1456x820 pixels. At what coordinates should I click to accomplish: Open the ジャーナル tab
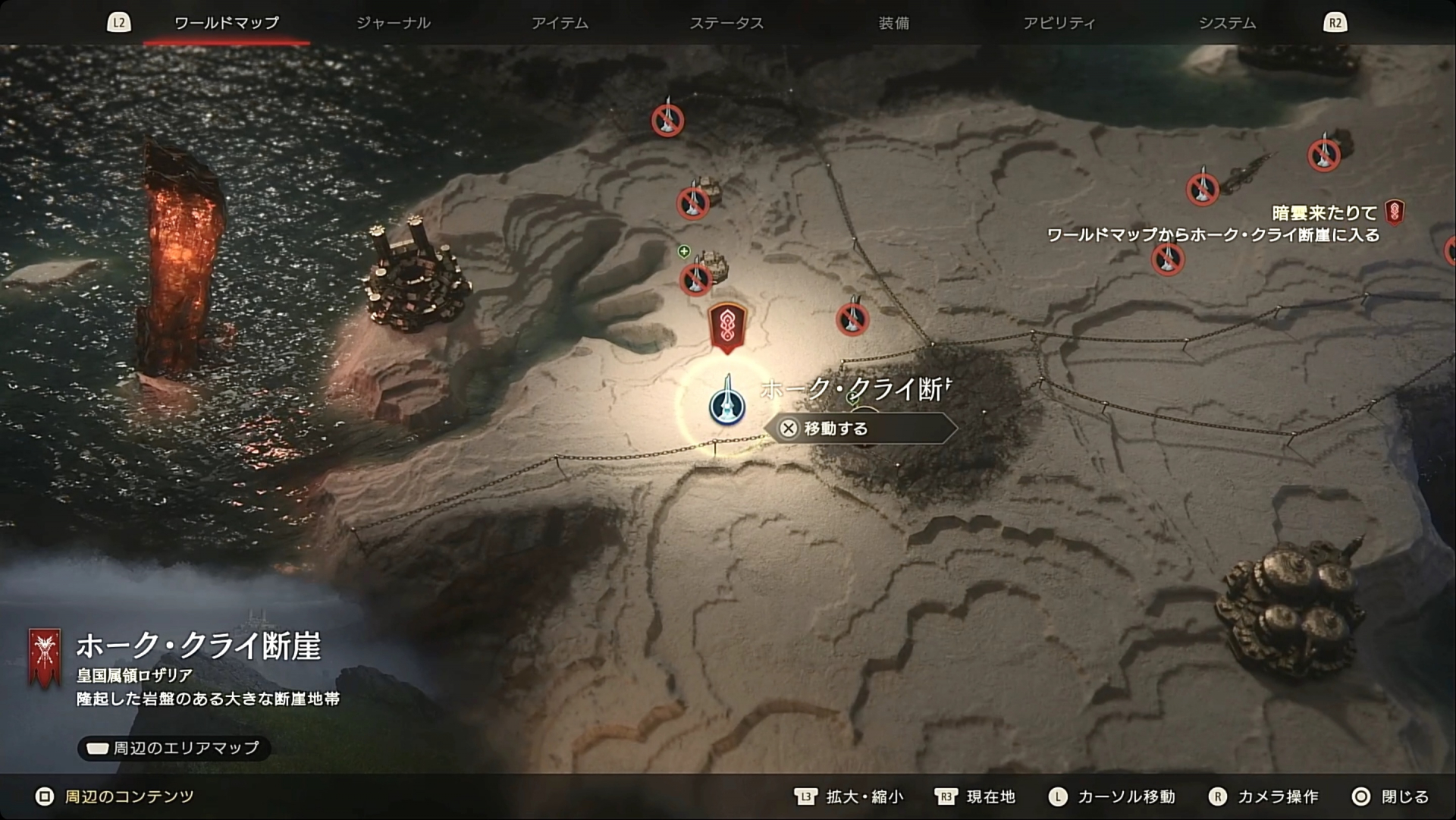393,24
